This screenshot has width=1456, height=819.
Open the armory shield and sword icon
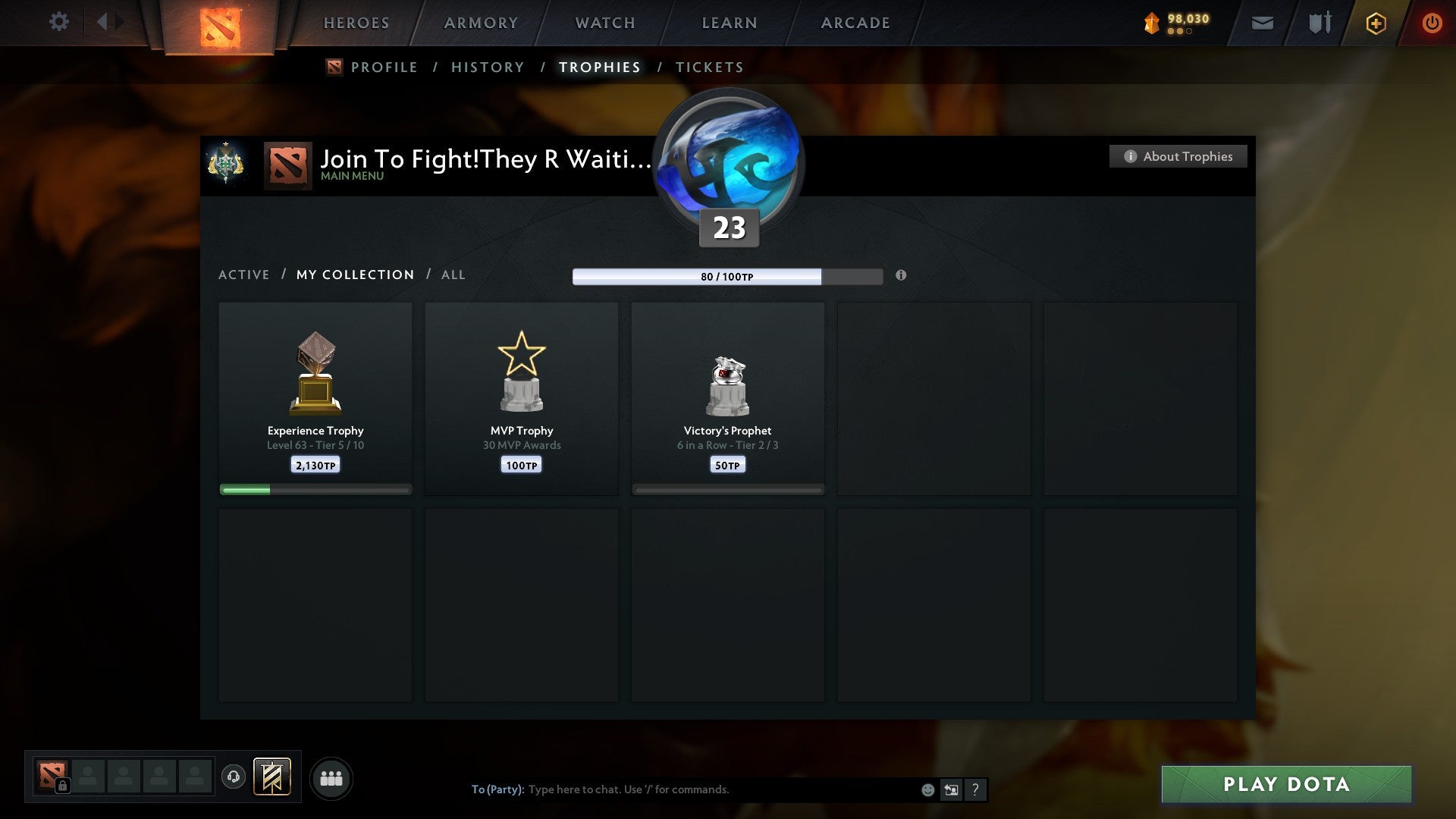tap(1319, 23)
